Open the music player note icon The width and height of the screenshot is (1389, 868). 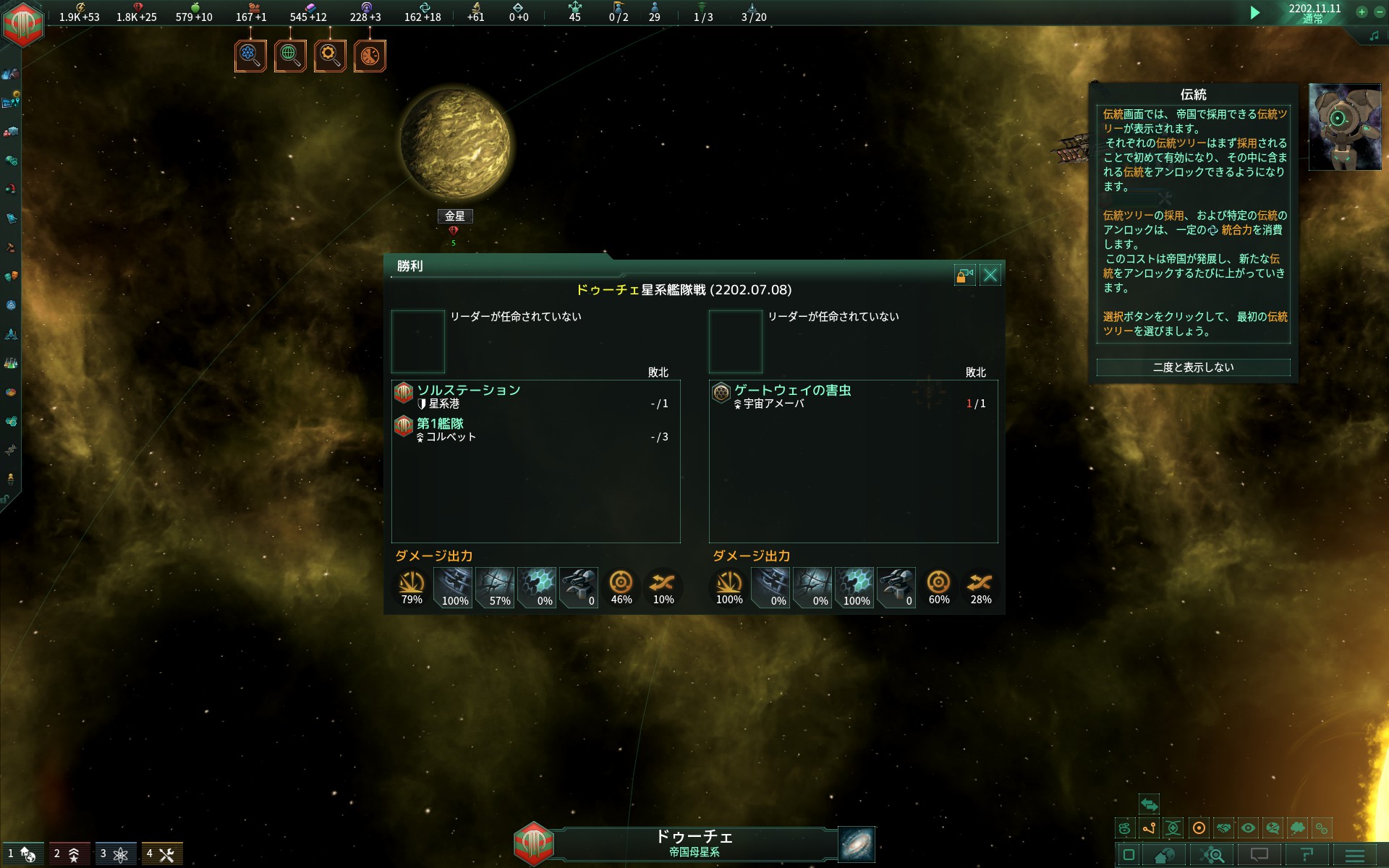click(1374, 35)
